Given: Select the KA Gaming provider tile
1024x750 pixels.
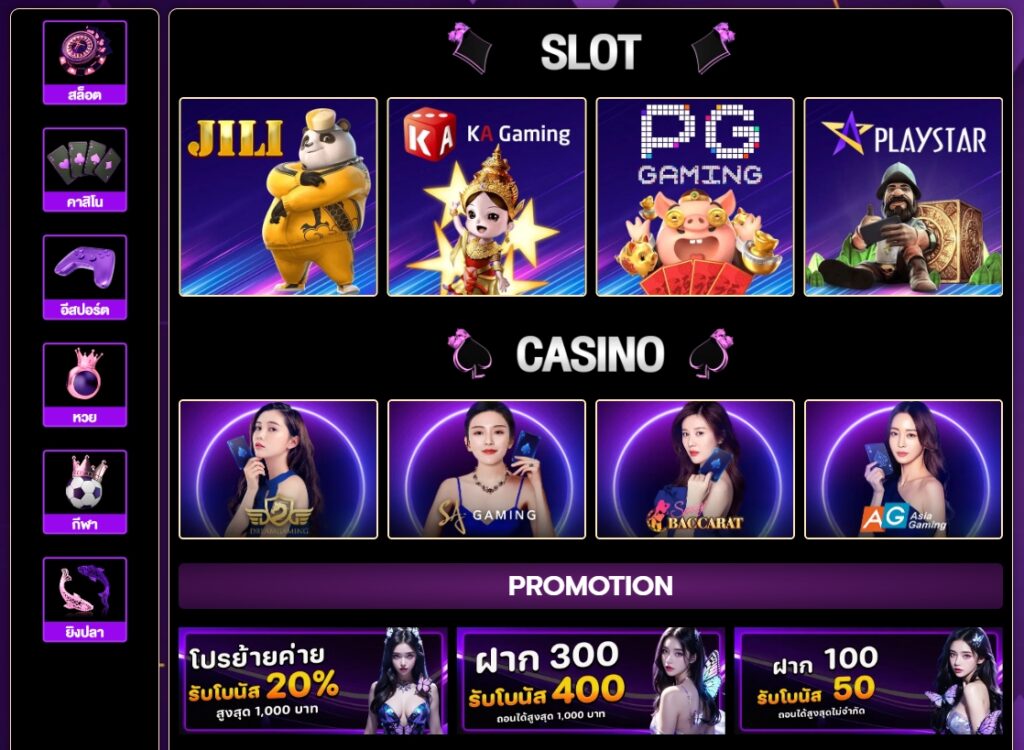Looking at the screenshot, I should point(487,197).
